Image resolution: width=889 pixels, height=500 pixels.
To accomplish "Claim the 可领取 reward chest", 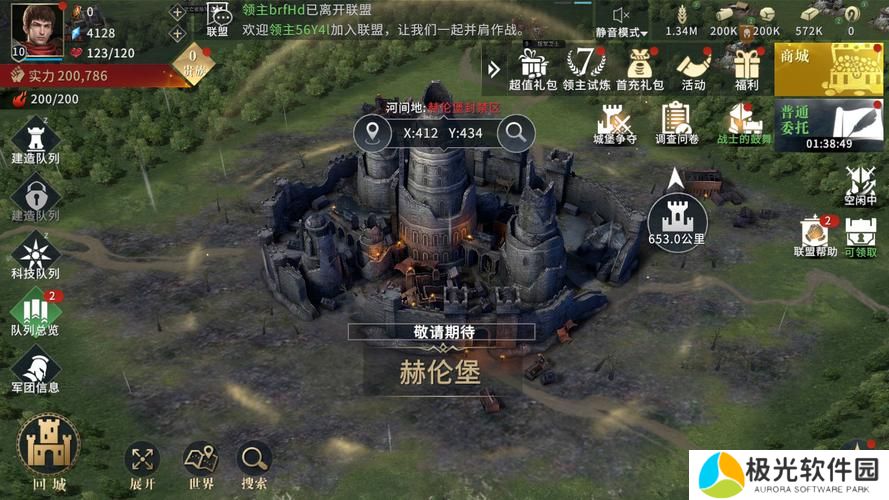I will point(860,237).
